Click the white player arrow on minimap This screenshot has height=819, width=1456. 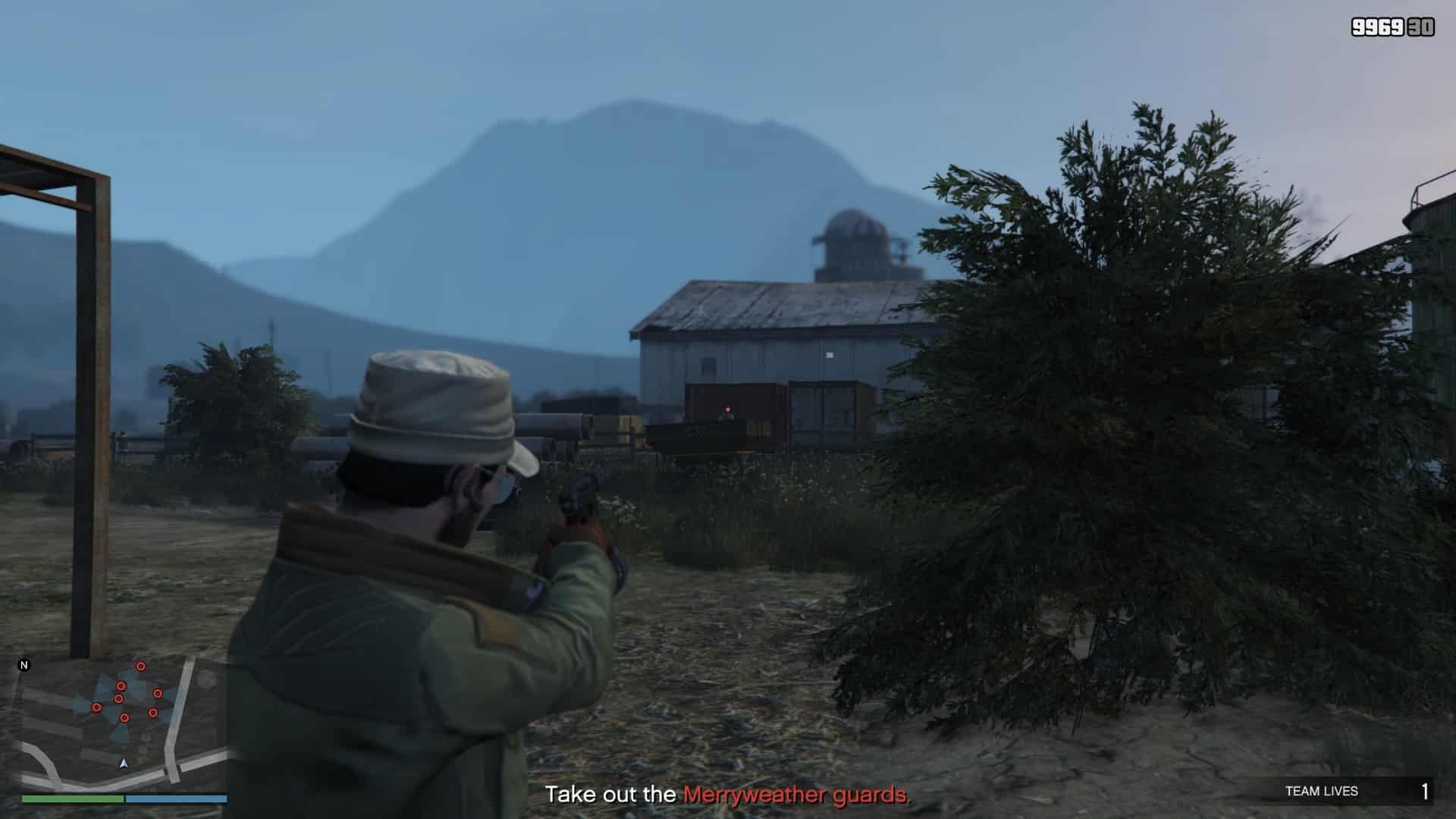pyautogui.click(x=124, y=763)
